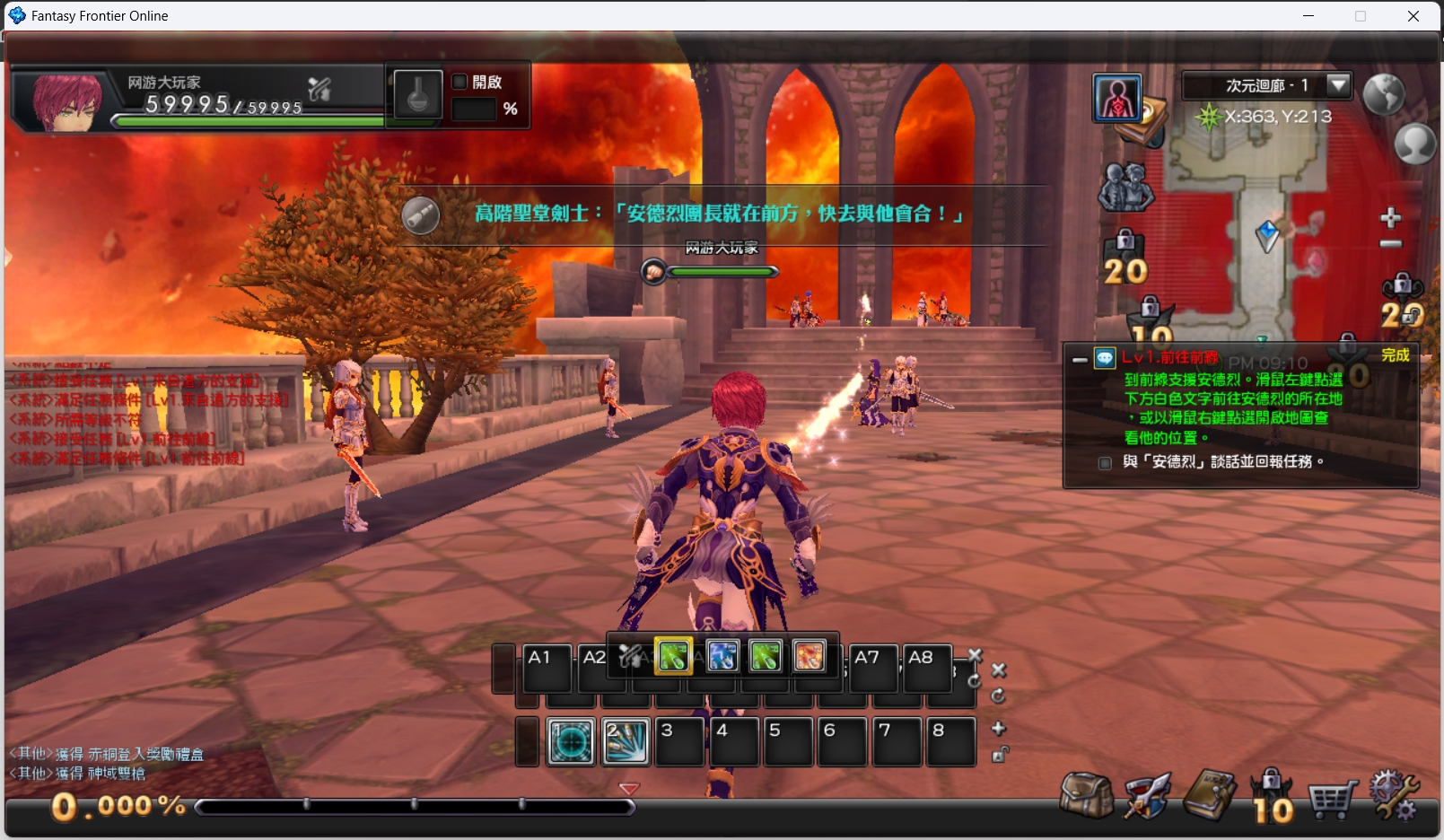1444x840 pixels.
Task: Click the red body silhouette character icon
Action: coord(1117,98)
